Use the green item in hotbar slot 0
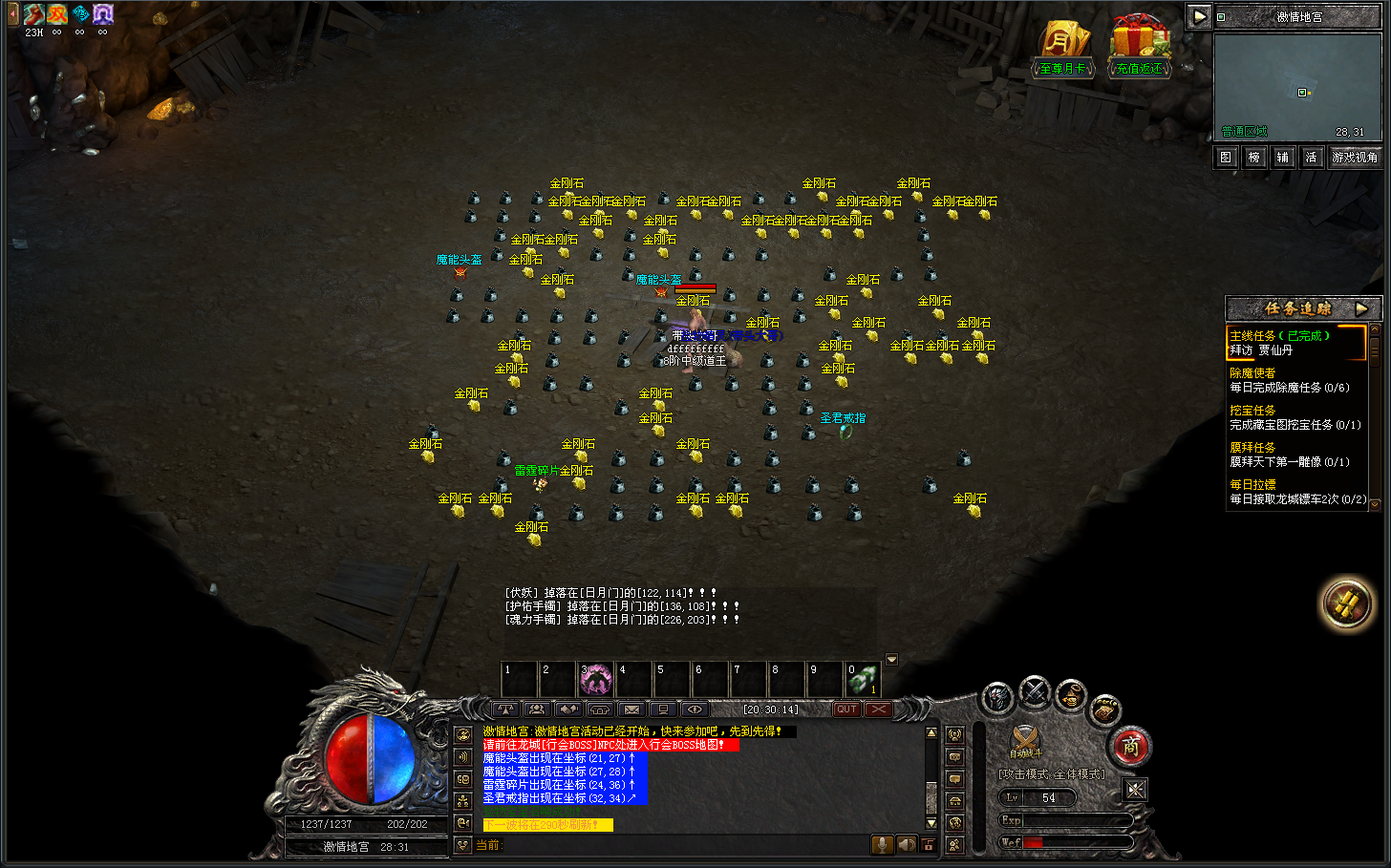 (x=863, y=680)
